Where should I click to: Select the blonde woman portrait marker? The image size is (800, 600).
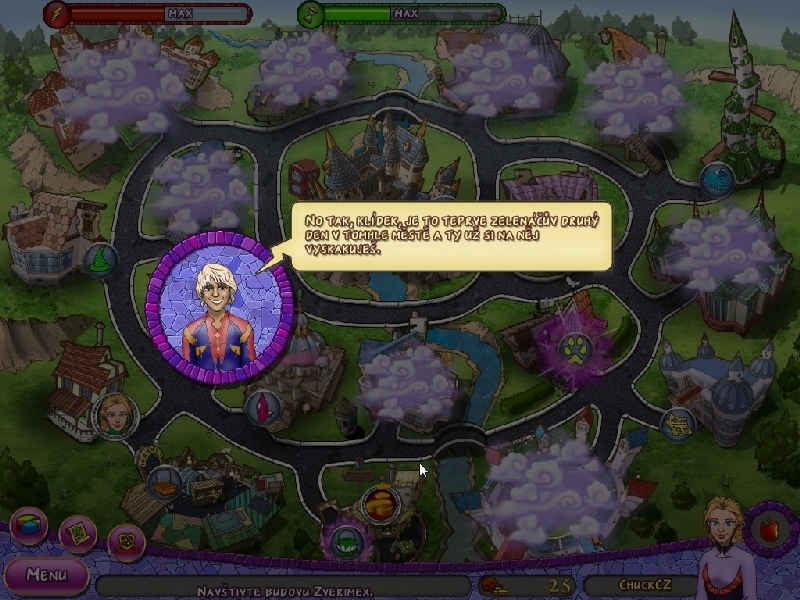tap(113, 415)
